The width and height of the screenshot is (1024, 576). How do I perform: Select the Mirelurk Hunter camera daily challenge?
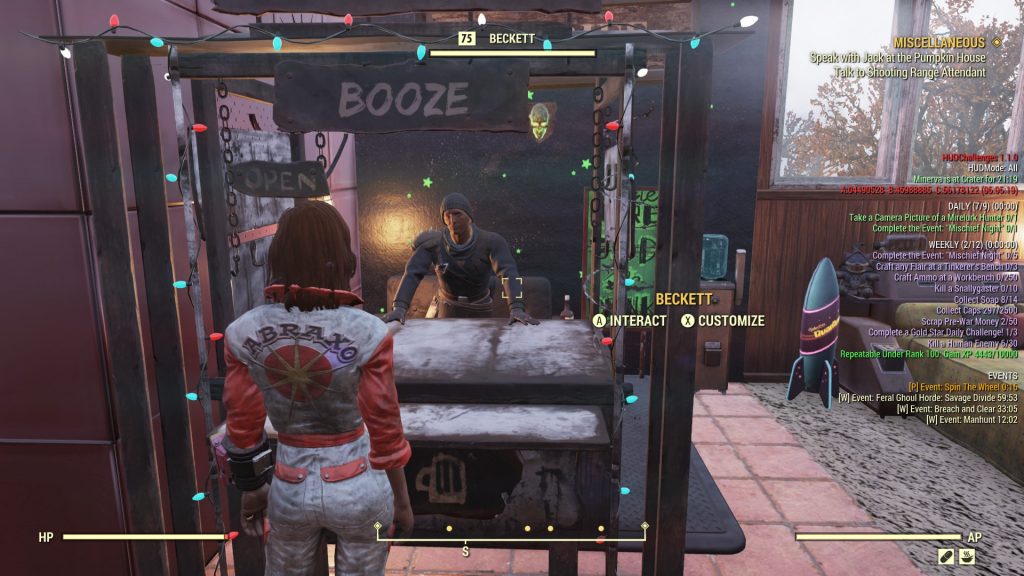tap(932, 217)
